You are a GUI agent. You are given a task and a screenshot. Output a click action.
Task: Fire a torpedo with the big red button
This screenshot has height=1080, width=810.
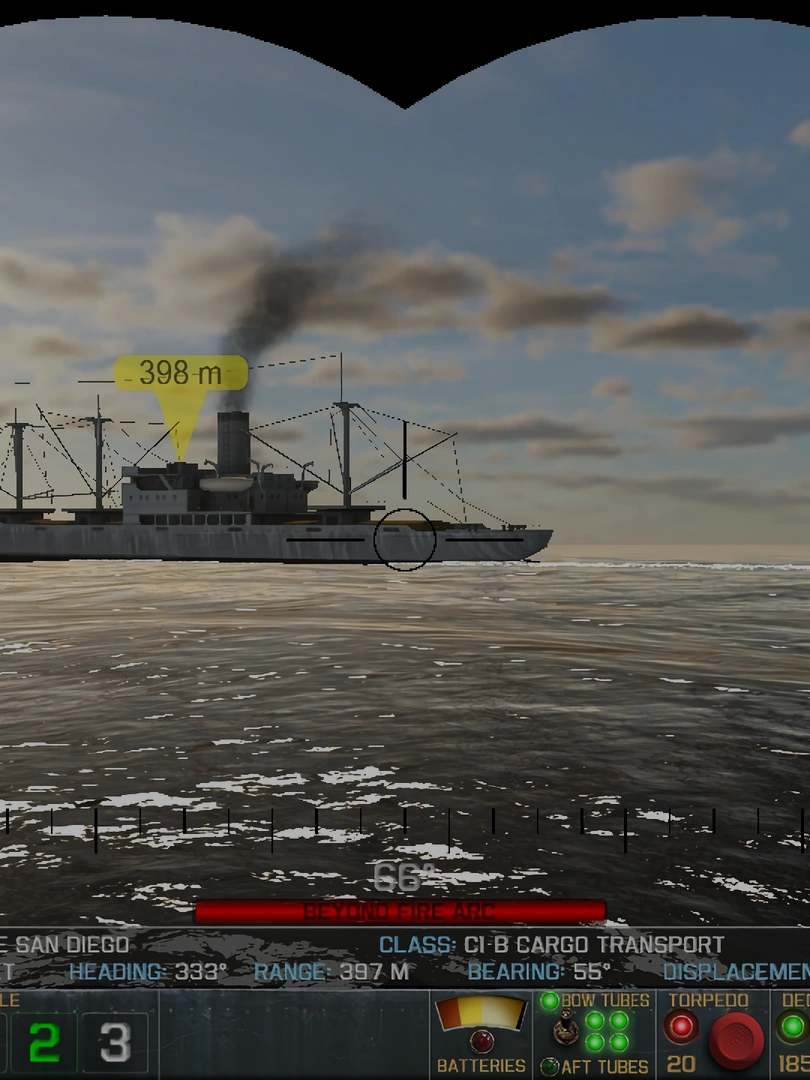click(736, 1040)
